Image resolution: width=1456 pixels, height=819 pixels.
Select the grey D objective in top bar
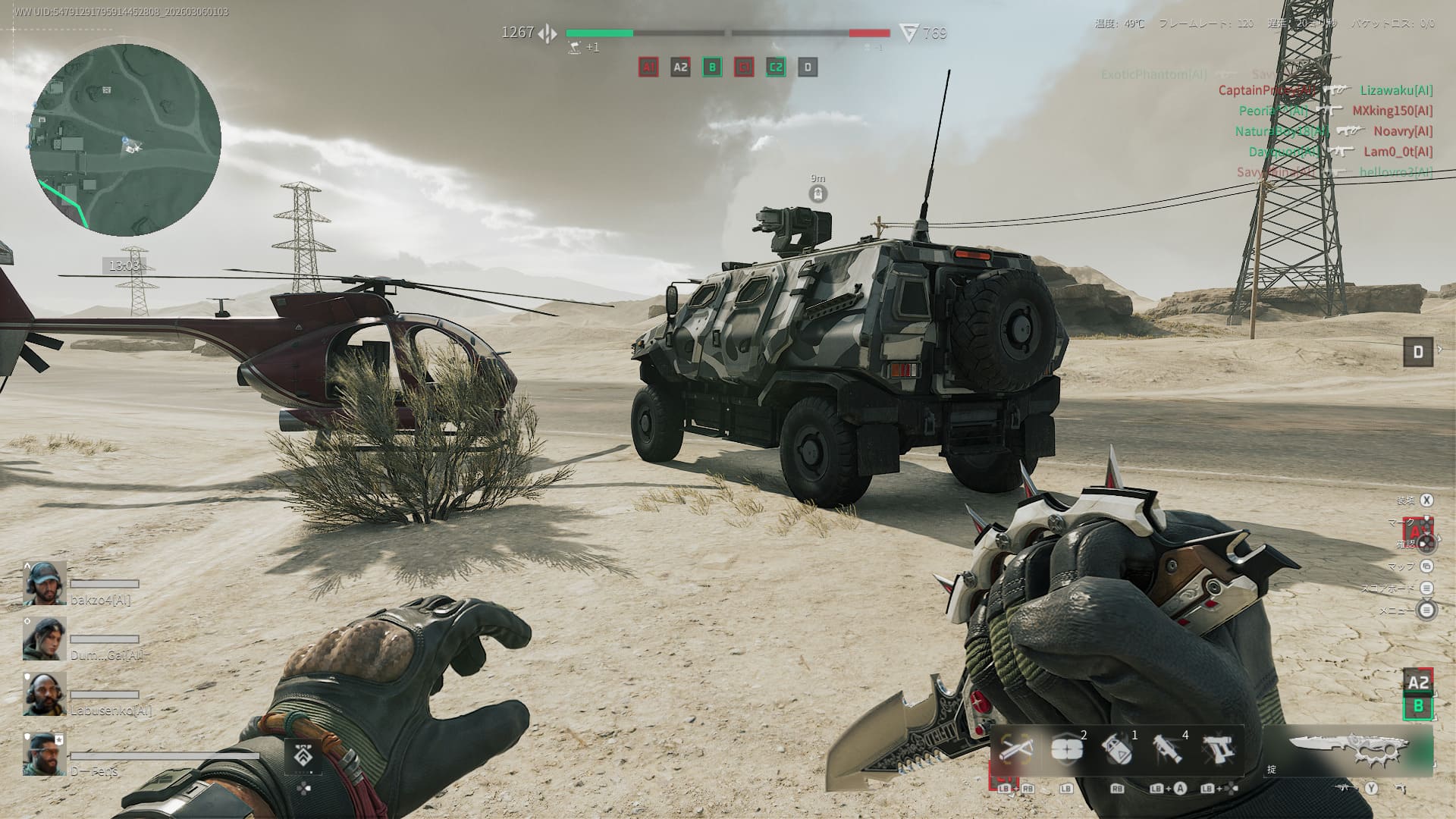click(x=808, y=67)
